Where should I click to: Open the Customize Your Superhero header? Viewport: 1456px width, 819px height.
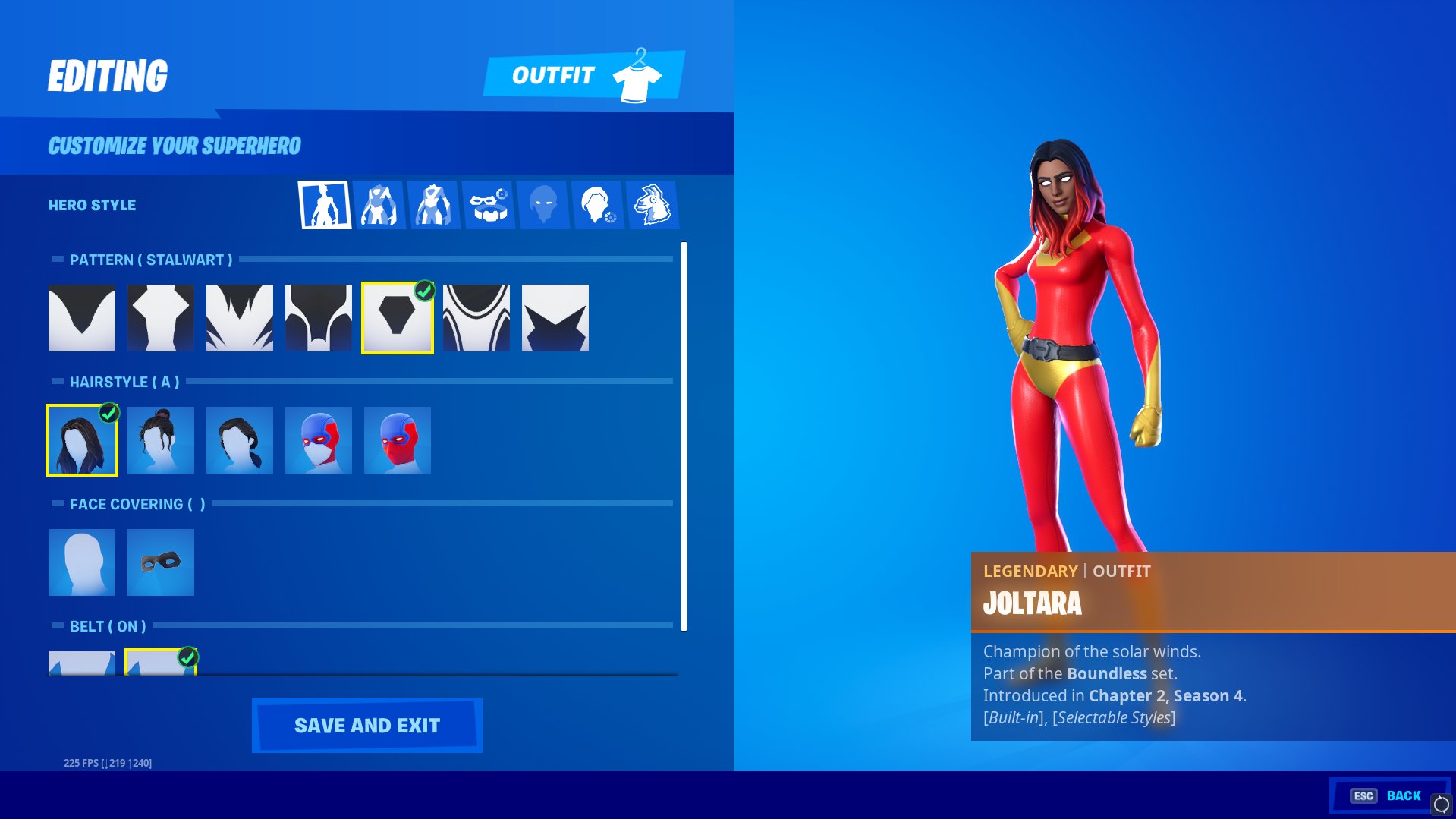(175, 145)
